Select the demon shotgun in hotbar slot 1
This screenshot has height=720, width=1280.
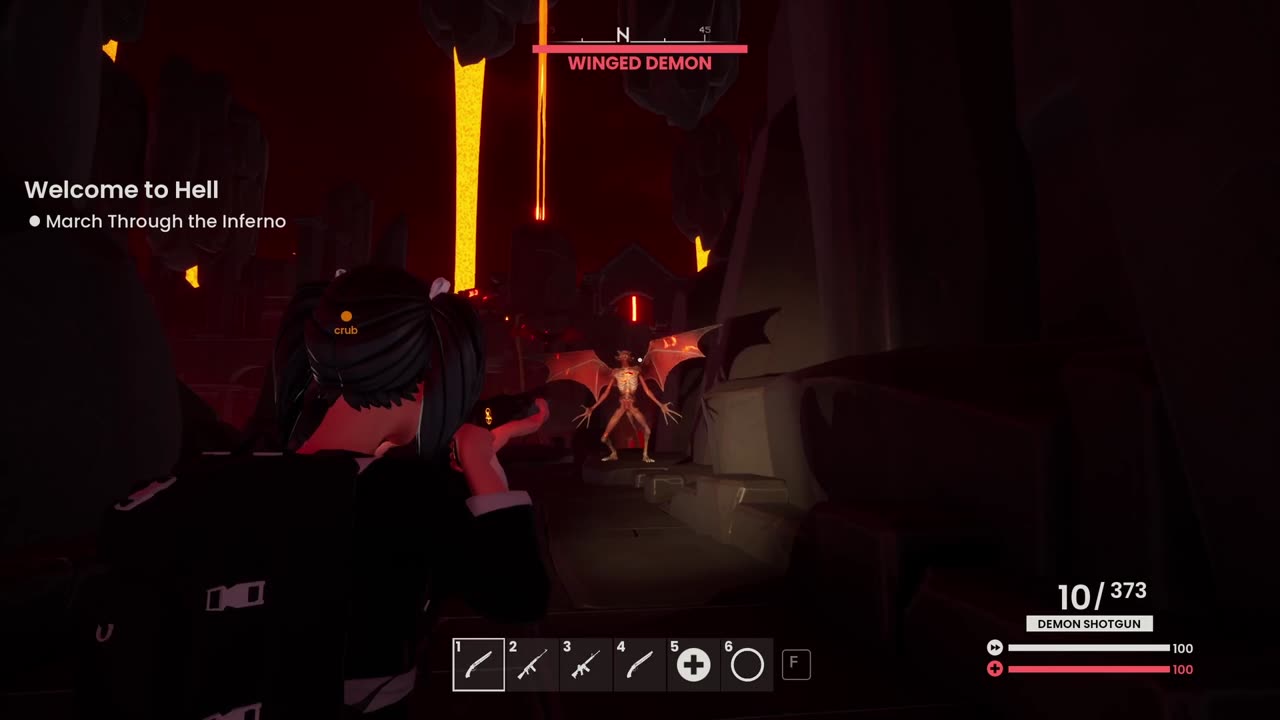point(478,664)
